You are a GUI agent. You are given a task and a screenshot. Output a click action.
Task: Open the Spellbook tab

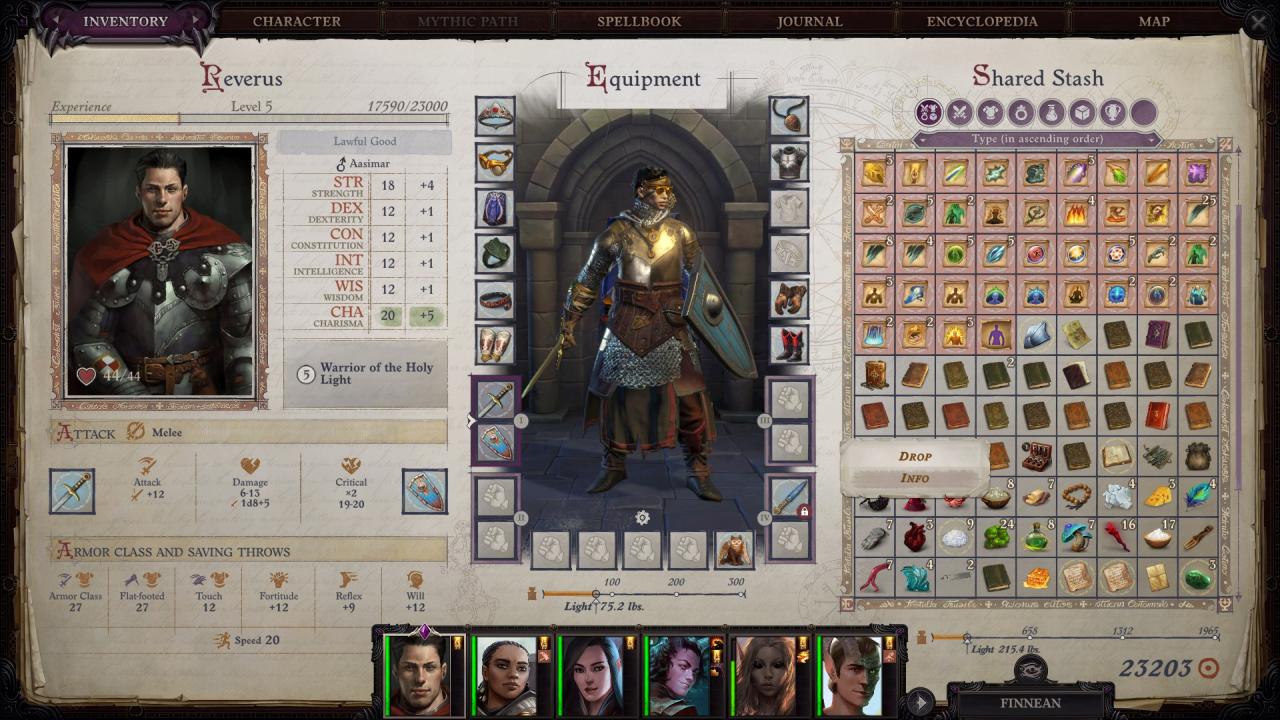pyautogui.click(x=639, y=21)
